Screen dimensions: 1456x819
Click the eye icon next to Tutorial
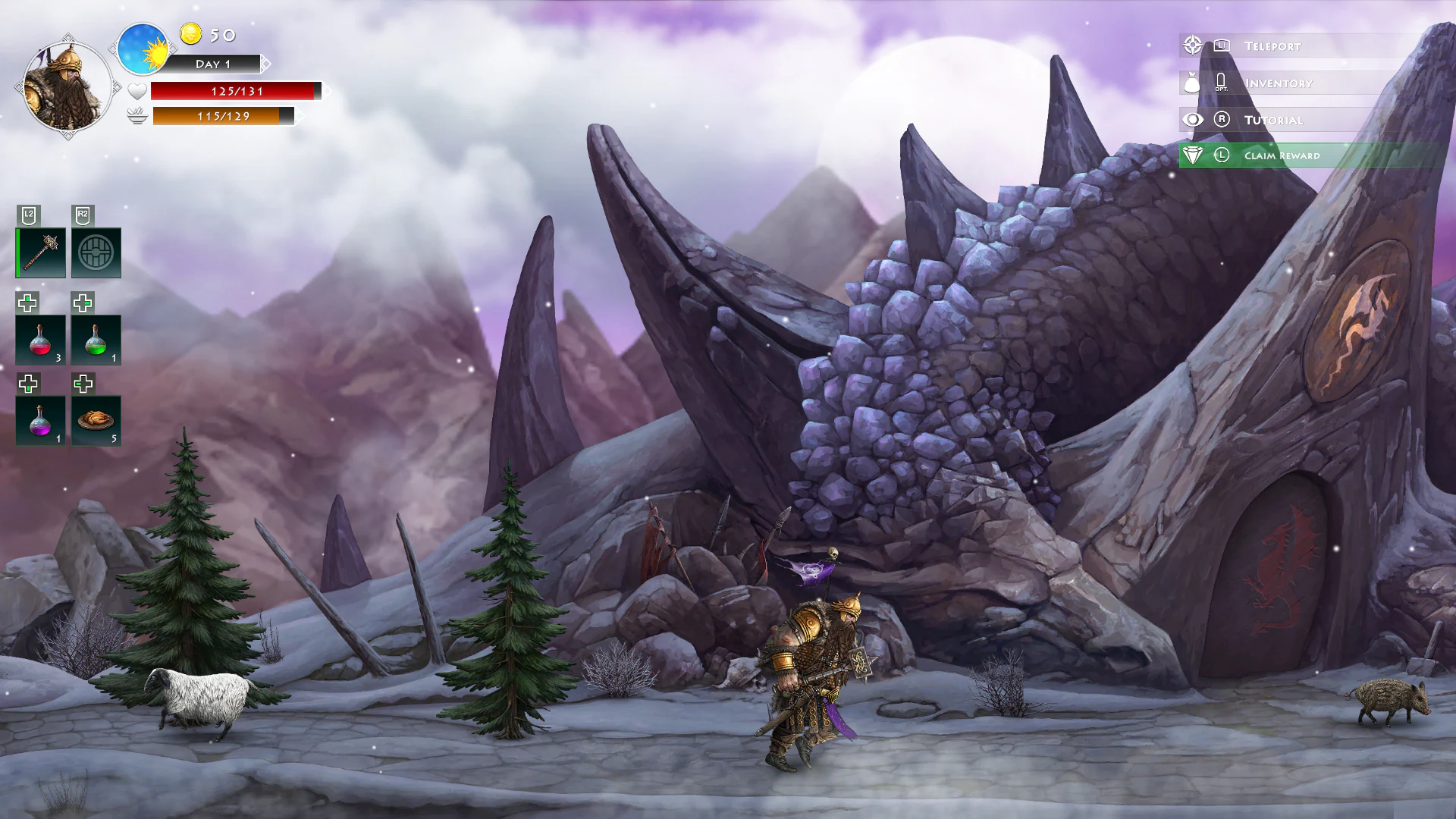[x=1193, y=119]
